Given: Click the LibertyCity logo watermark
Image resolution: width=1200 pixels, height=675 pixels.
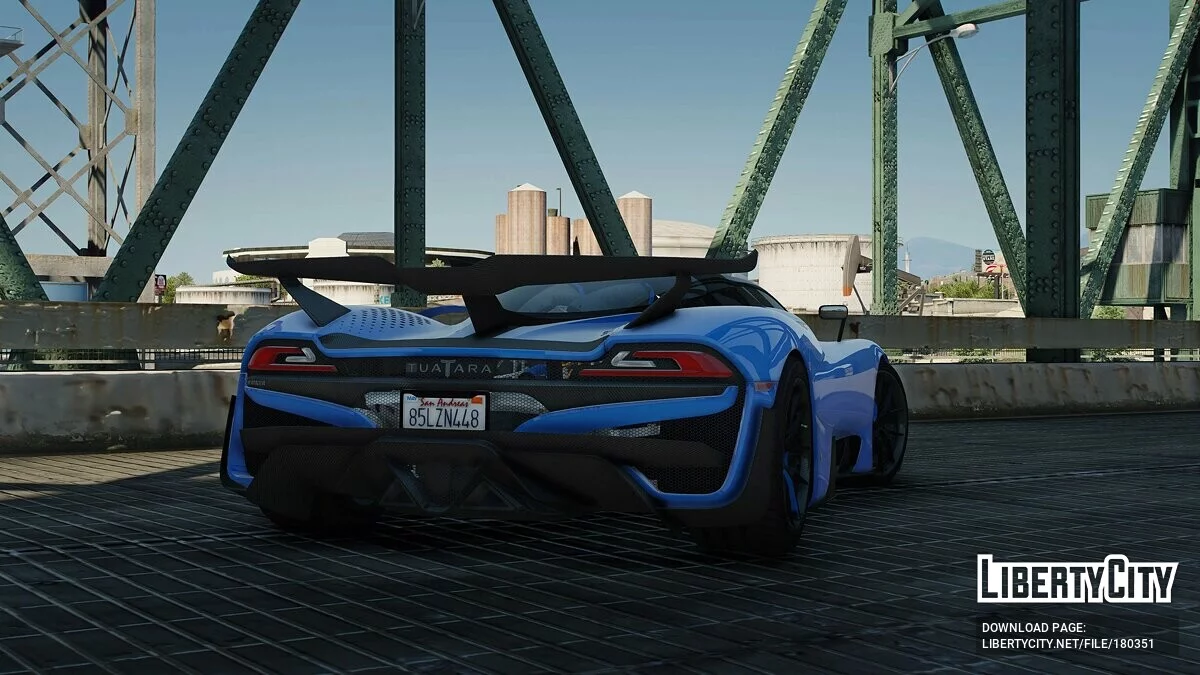Looking at the screenshot, I should 1076,579.
